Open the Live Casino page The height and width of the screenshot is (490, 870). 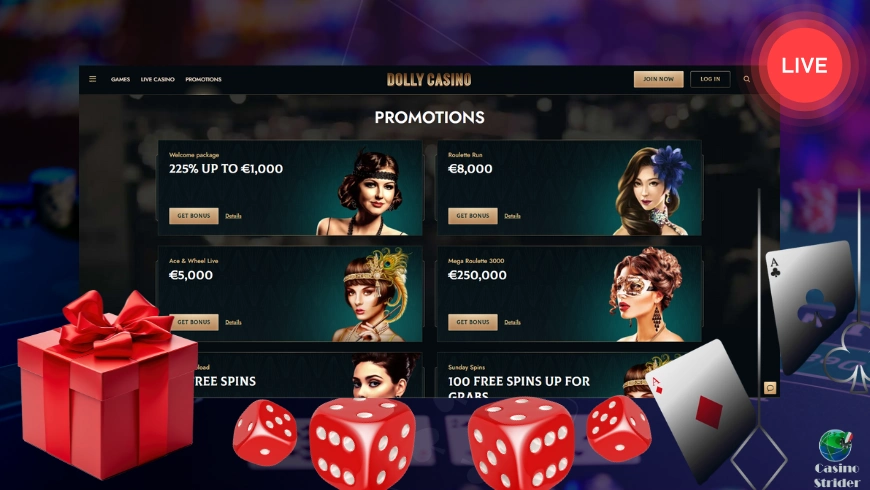tap(158, 79)
